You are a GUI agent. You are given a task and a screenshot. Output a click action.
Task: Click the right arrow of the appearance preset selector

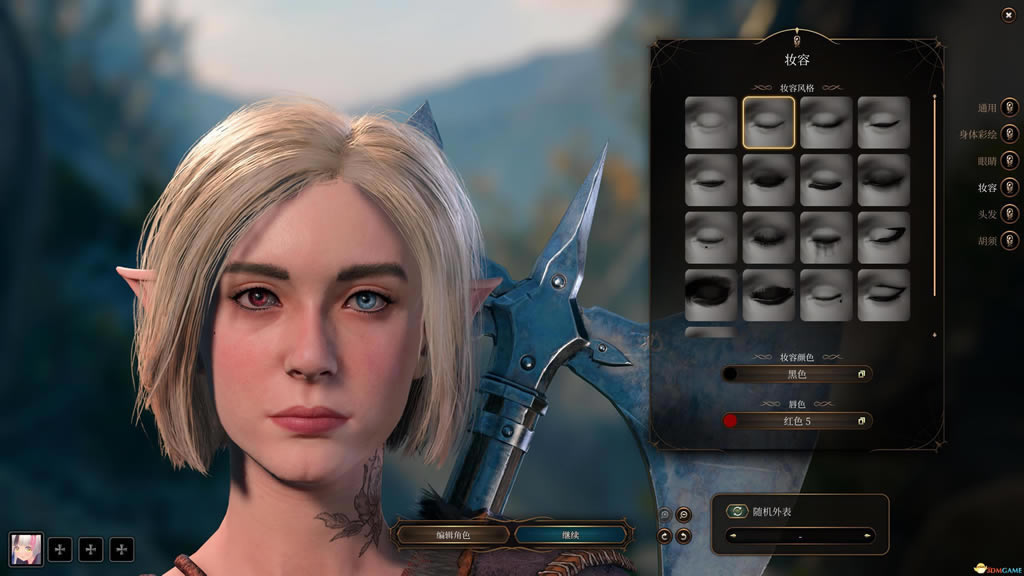coord(866,536)
